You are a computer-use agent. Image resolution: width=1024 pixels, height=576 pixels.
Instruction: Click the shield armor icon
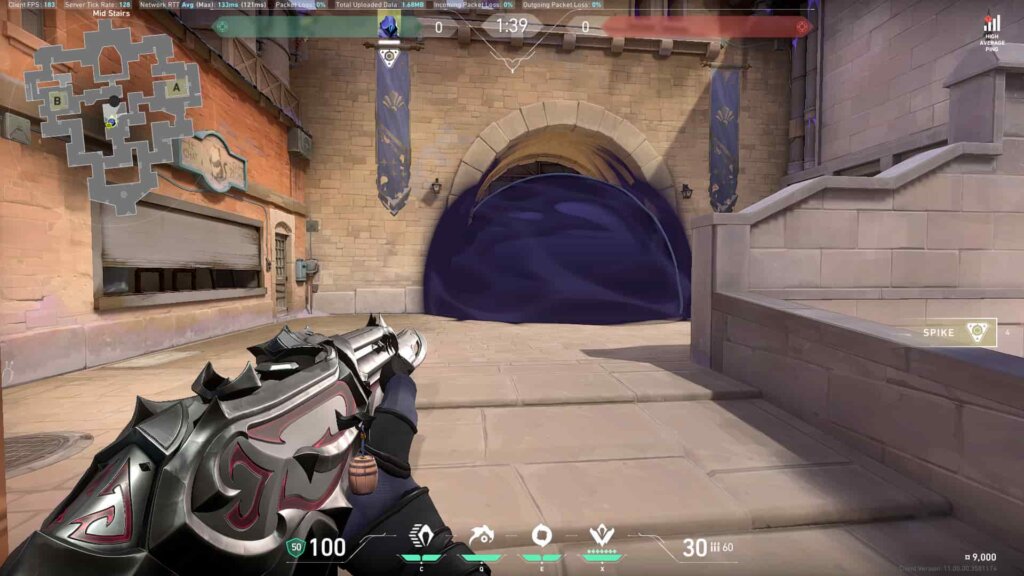click(x=294, y=547)
